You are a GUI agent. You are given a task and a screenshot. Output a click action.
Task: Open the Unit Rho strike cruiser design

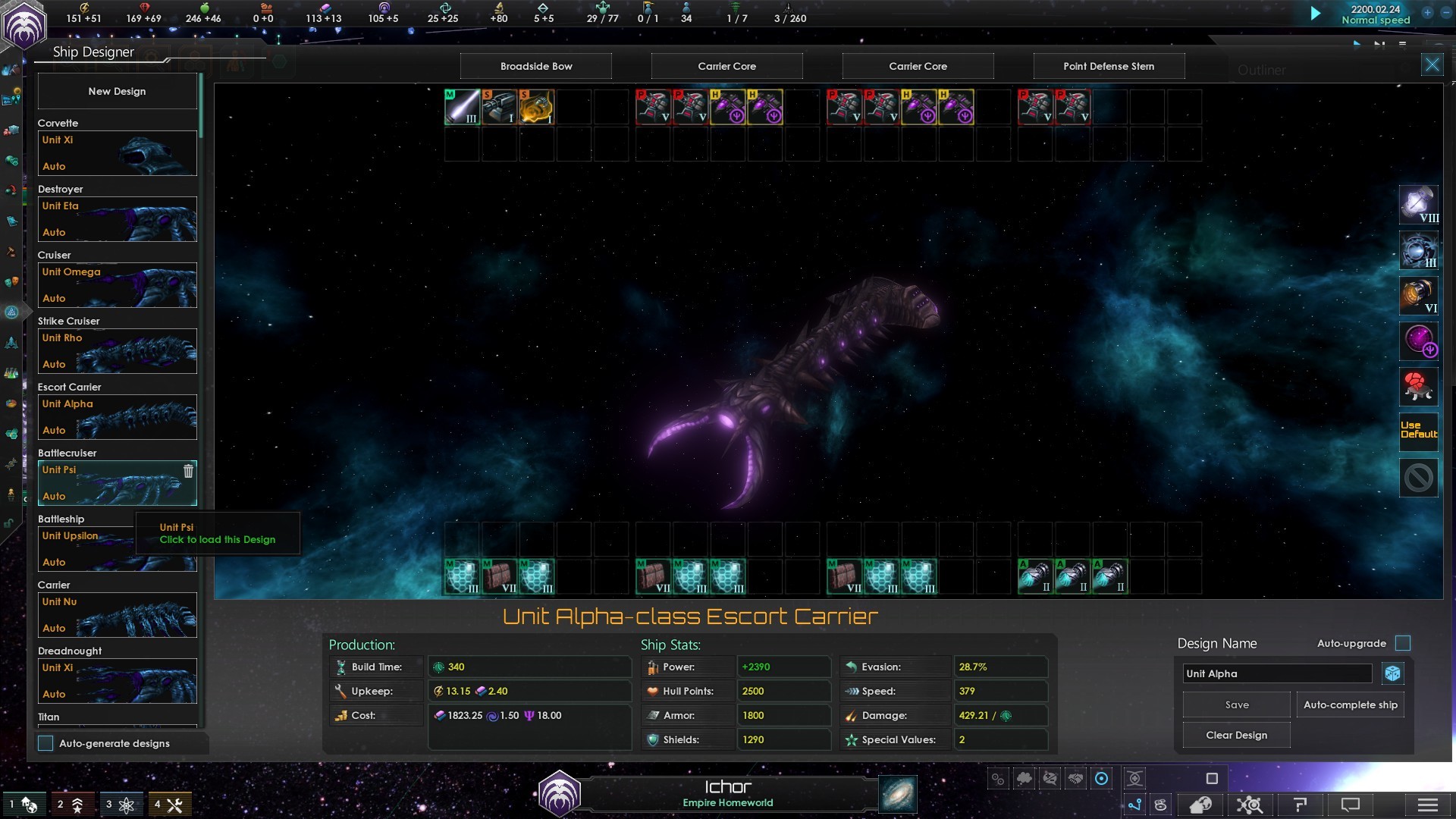click(x=117, y=351)
